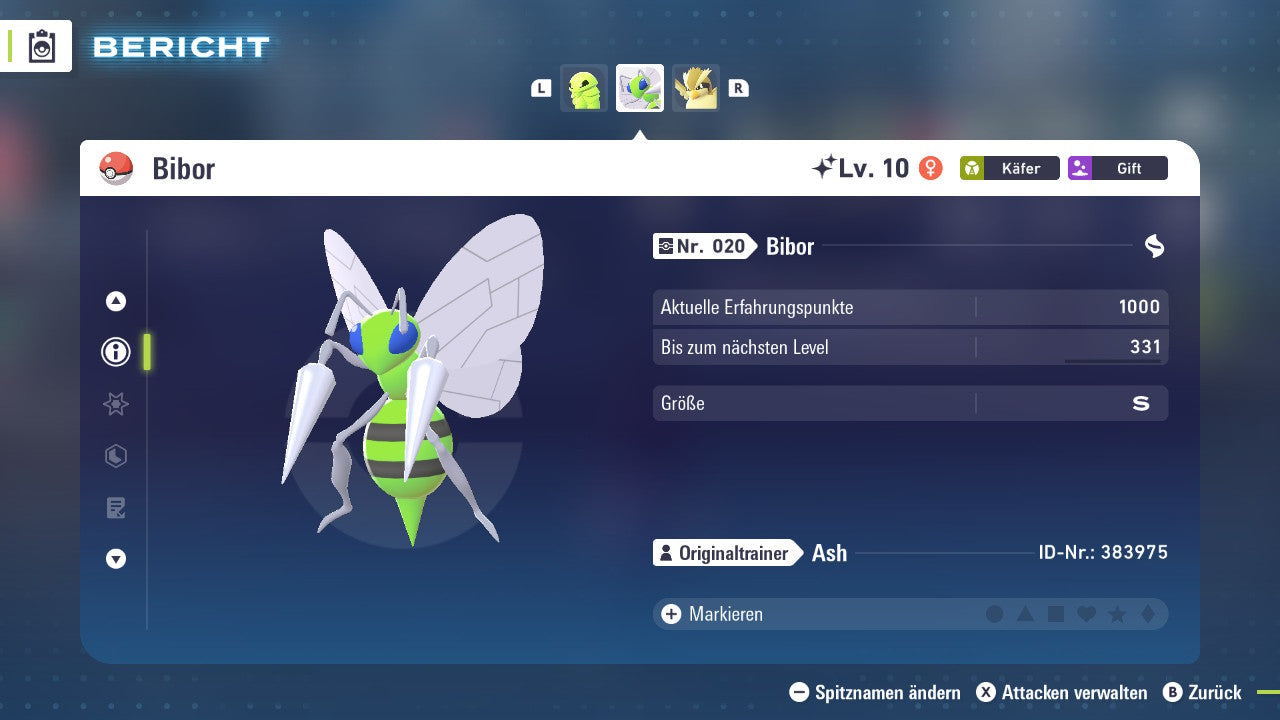This screenshot has height=720, width=1280.
Task: Click the down arrow in the side tabs
Action: point(116,559)
